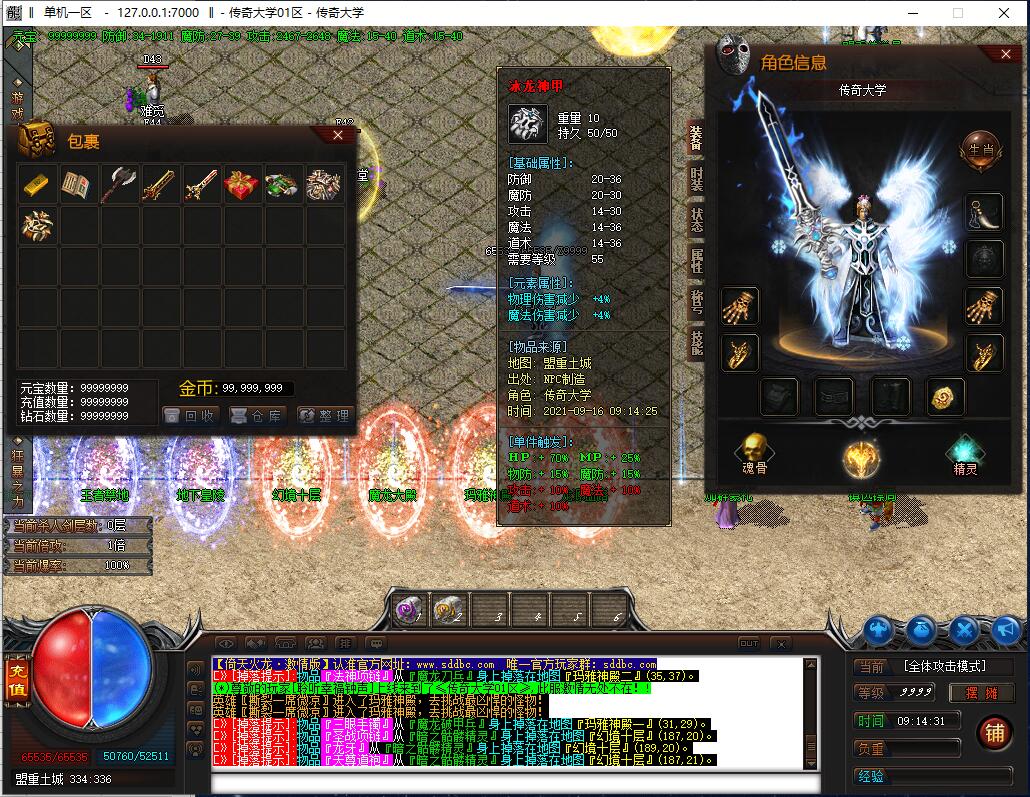This screenshot has height=797, width=1030.
Task: Pick the open book item in bag
Action: [x=79, y=185]
